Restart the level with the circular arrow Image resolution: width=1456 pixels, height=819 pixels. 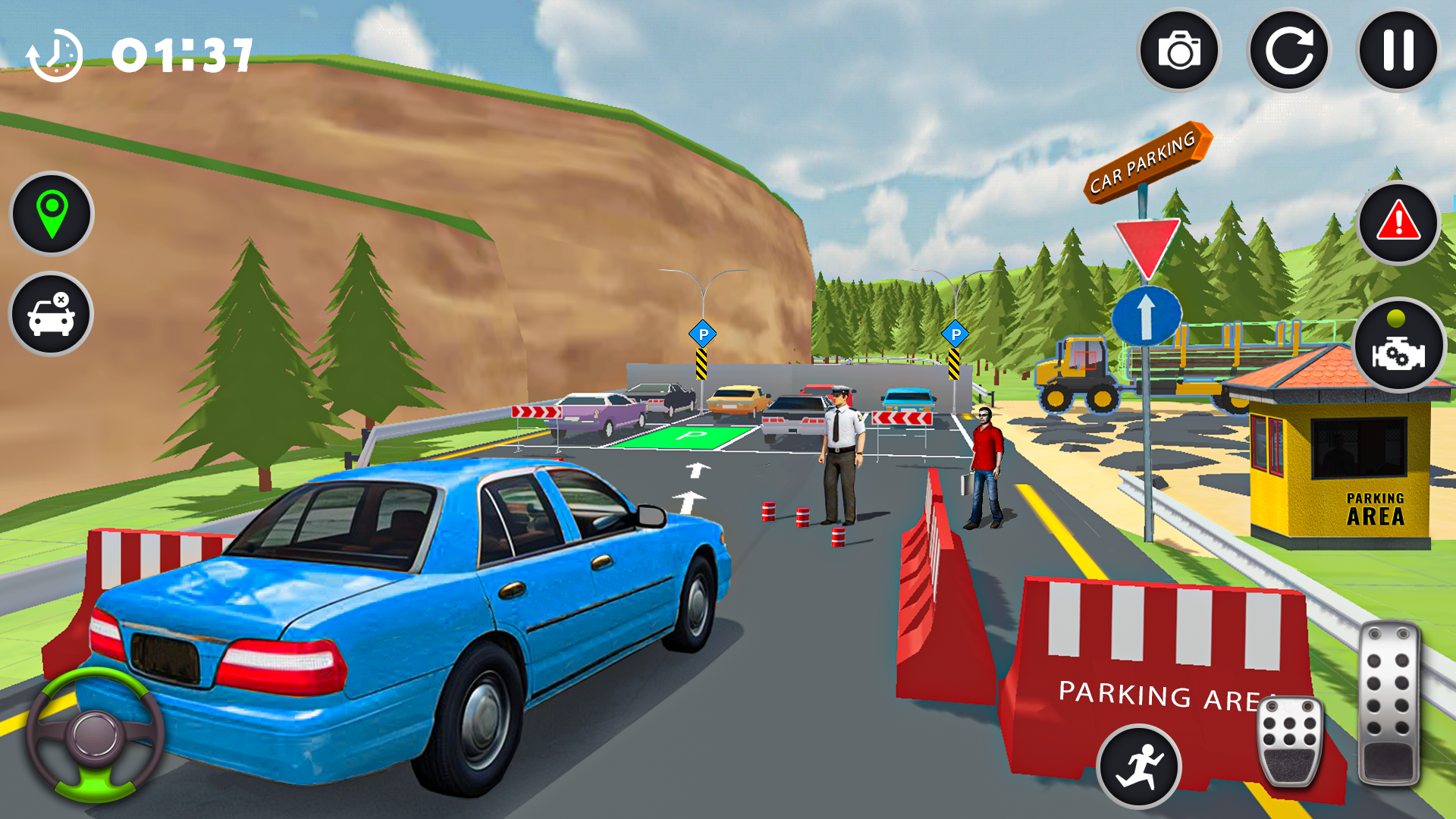point(1288,51)
